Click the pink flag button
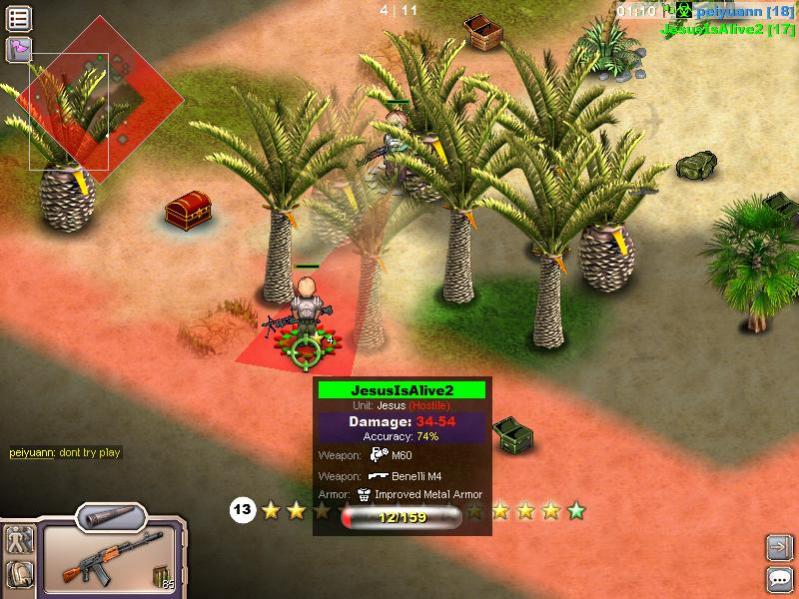This screenshot has height=599, width=799. coord(18,49)
